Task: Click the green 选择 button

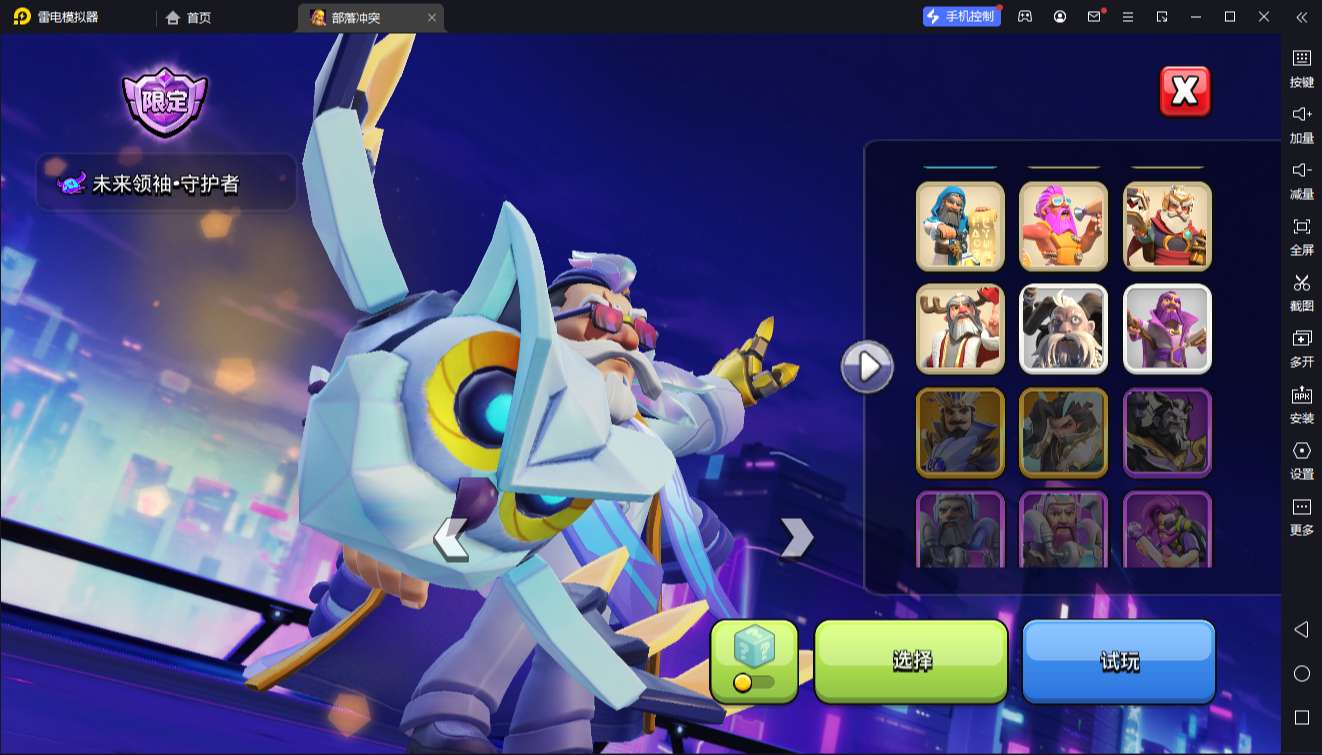Action: [911, 660]
